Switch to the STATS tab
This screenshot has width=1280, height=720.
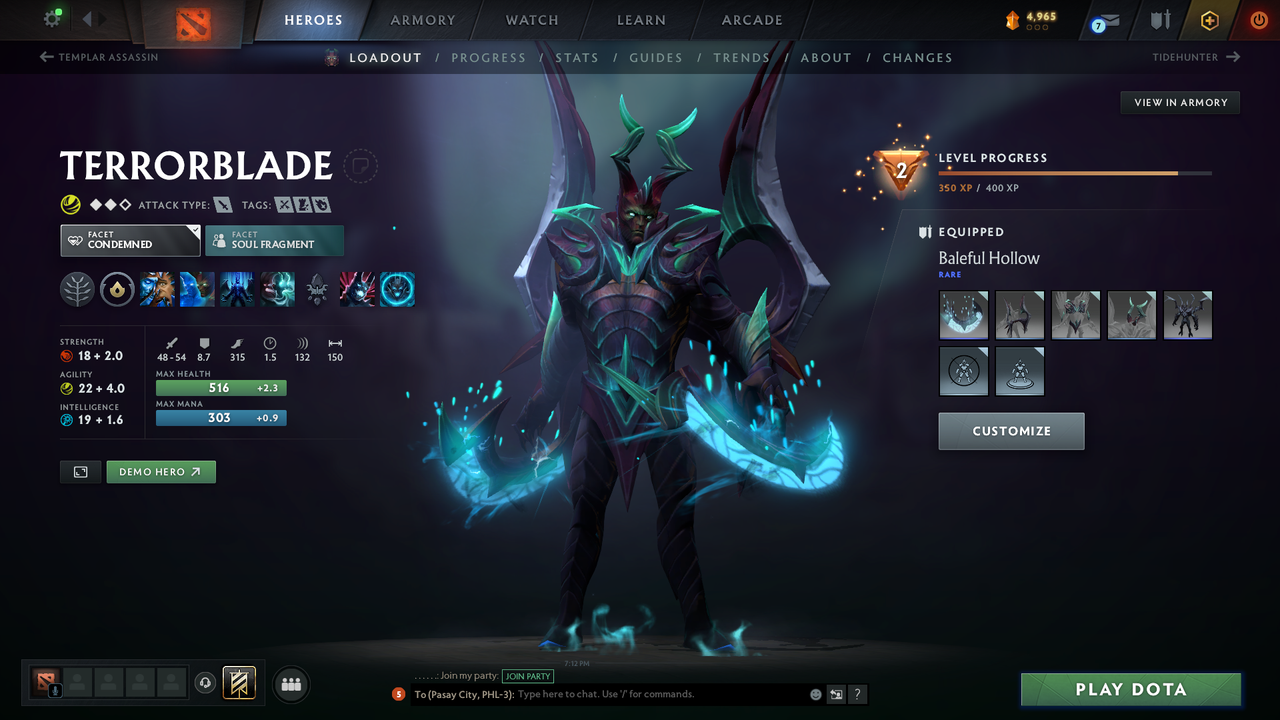pyautogui.click(x=577, y=57)
